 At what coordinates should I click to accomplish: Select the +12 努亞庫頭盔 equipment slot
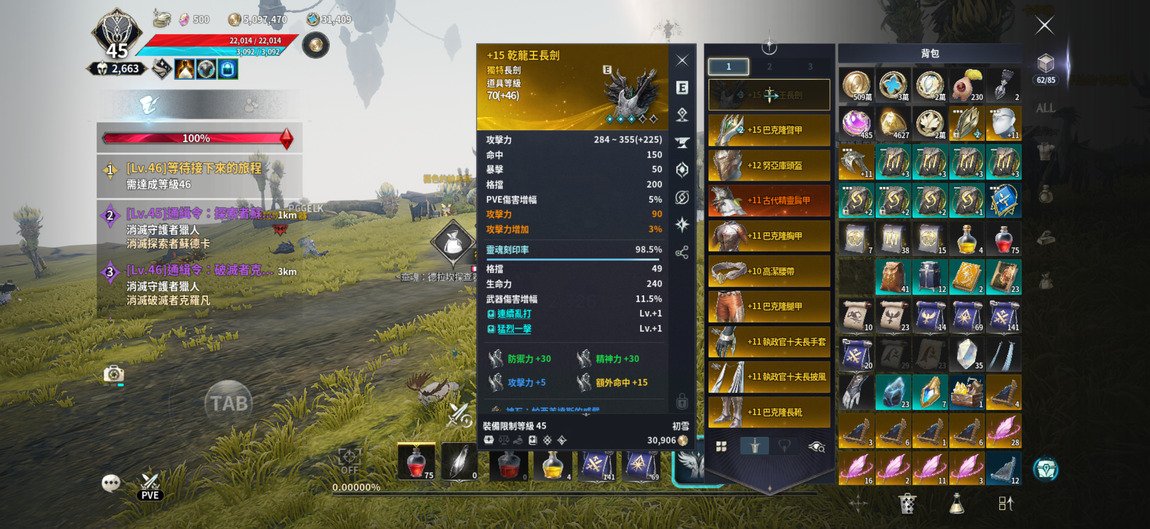point(769,165)
